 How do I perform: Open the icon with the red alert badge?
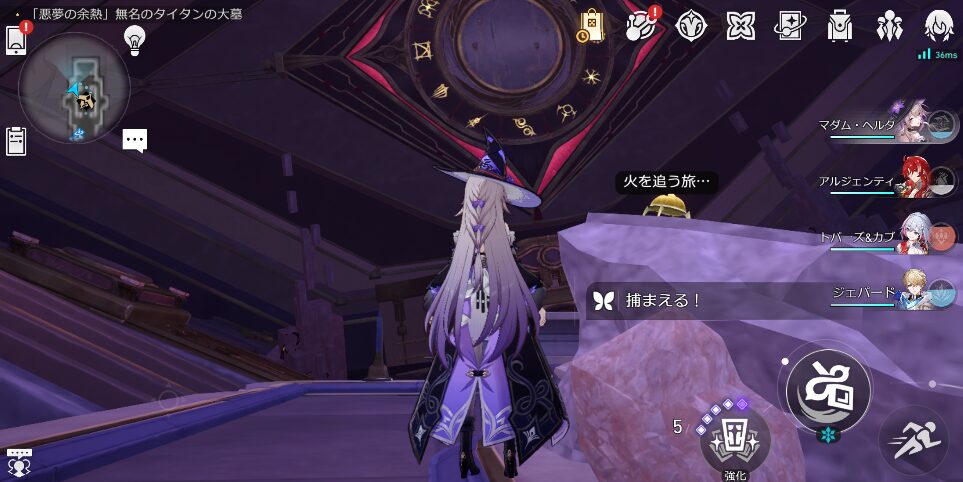[641, 26]
